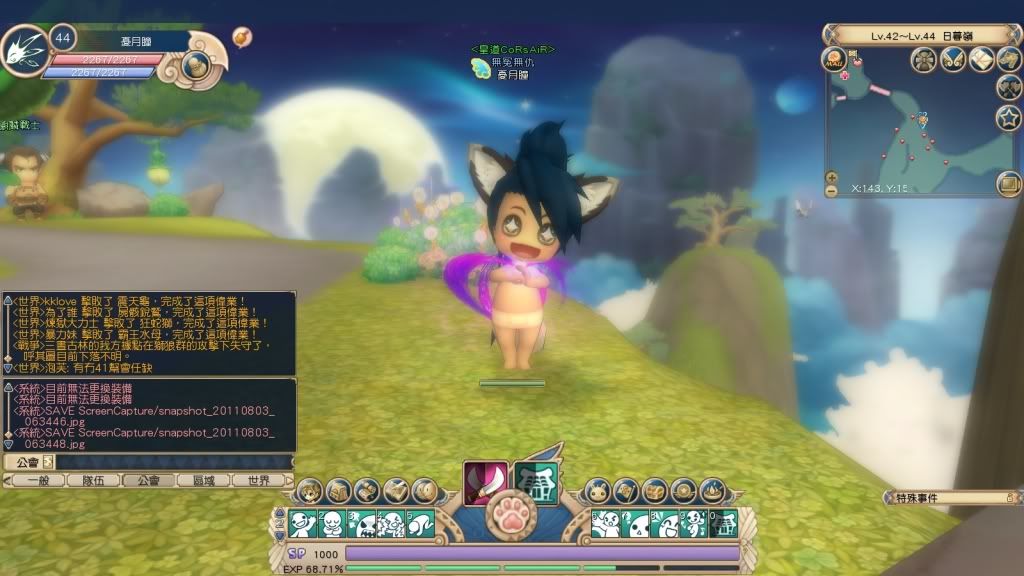The width and height of the screenshot is (1024, 576).
Task: Click the chat message input field
Action: click(x=170, y=462)
